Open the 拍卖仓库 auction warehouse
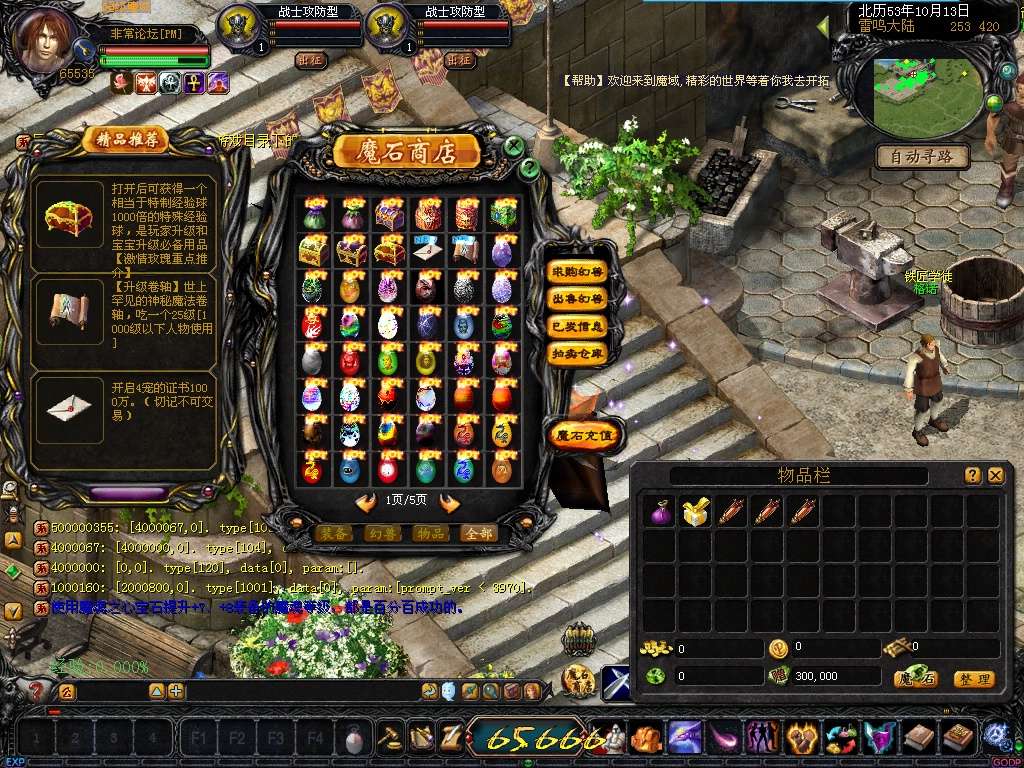This screenshot has width=1024, height=768. pyautogui.click(x=578, y=353)
